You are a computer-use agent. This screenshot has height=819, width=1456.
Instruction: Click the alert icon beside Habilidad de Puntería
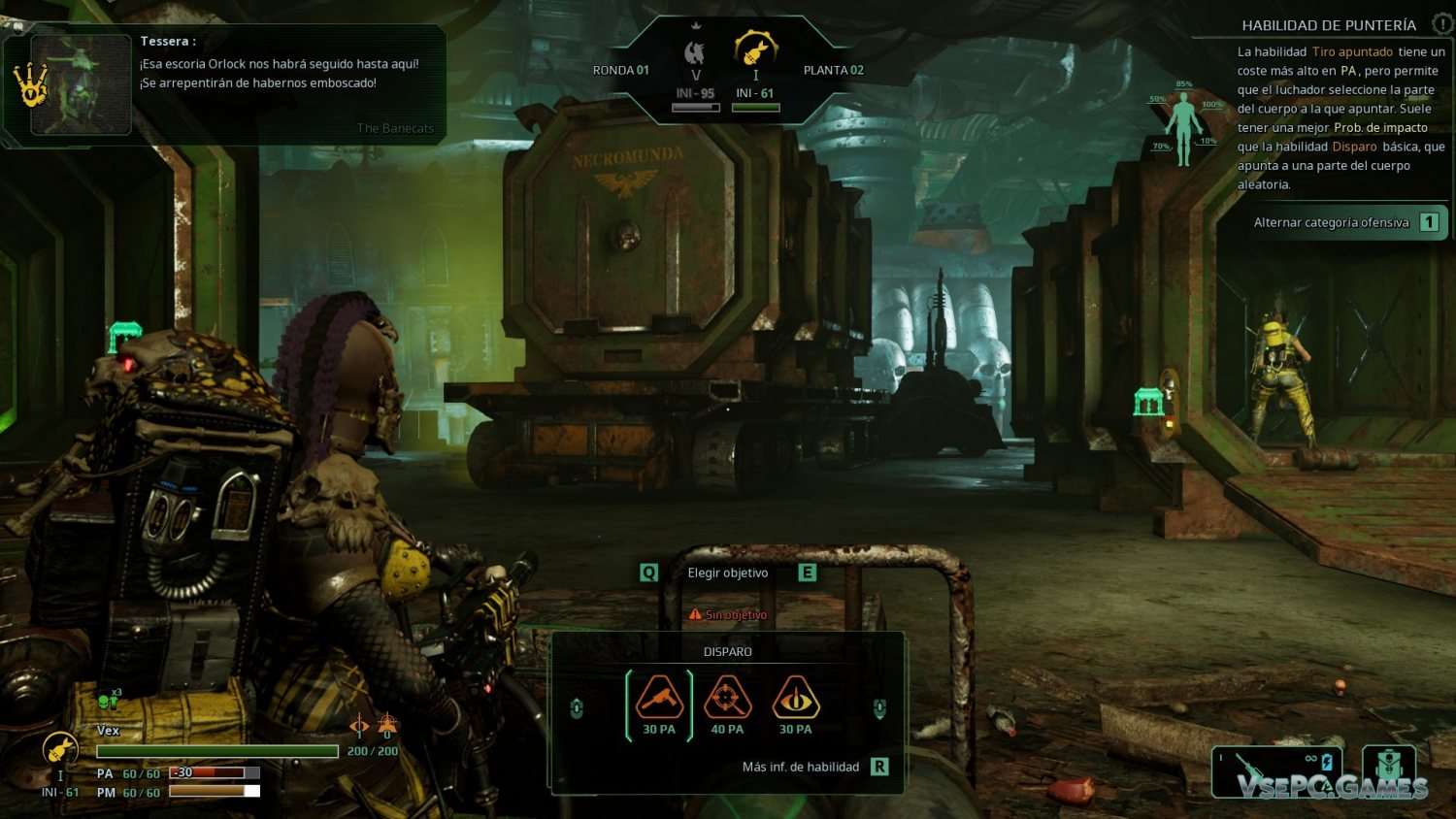[1442, 24]
